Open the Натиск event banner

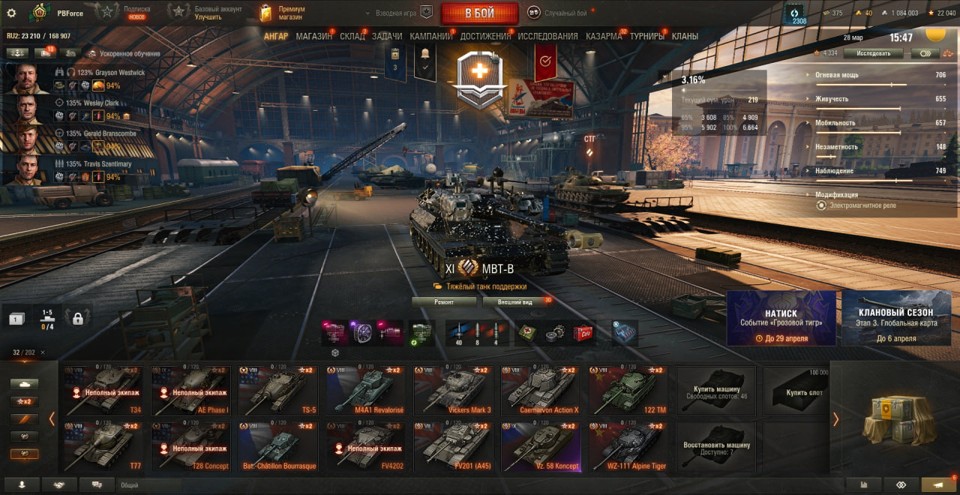pyautogui.click(x=781, y=318)
